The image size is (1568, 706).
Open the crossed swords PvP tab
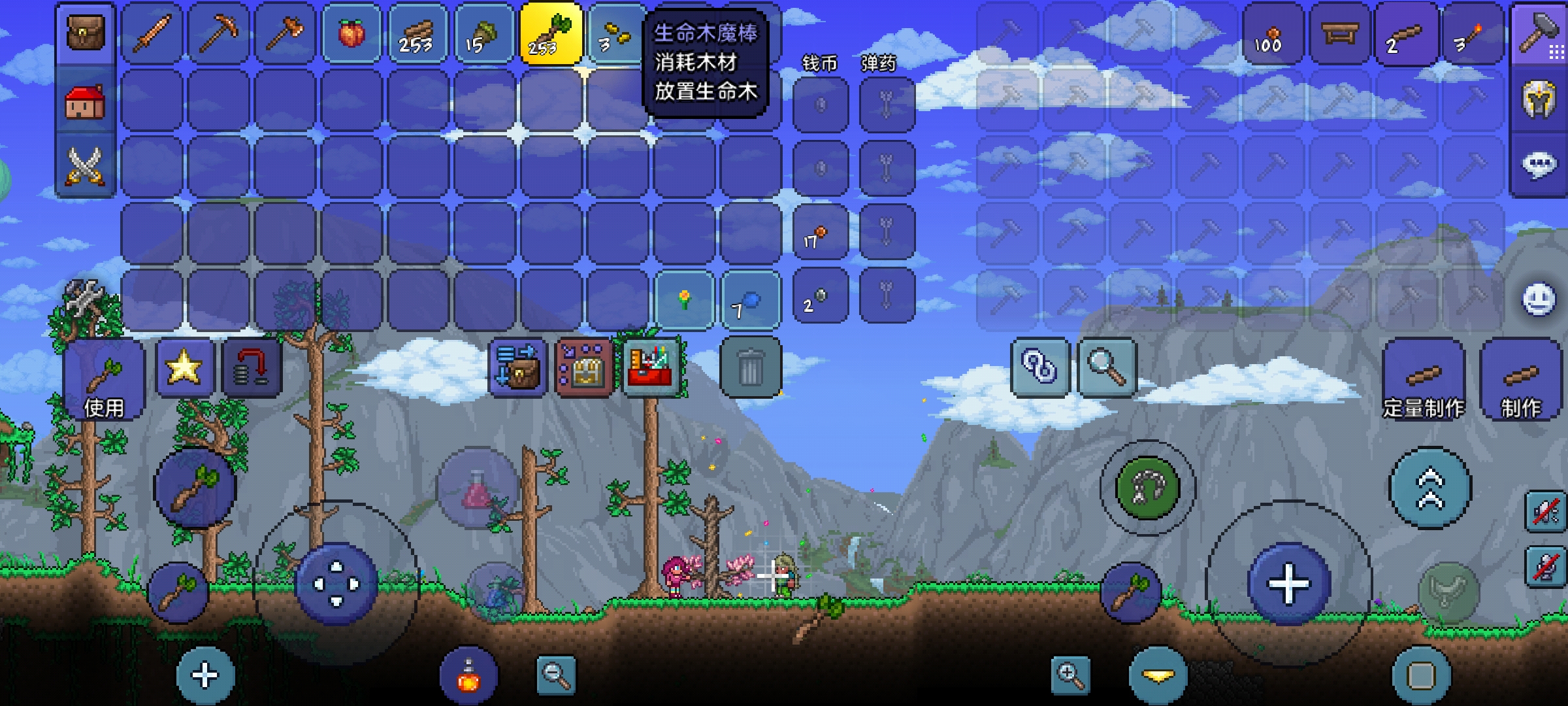click(86, 165)
